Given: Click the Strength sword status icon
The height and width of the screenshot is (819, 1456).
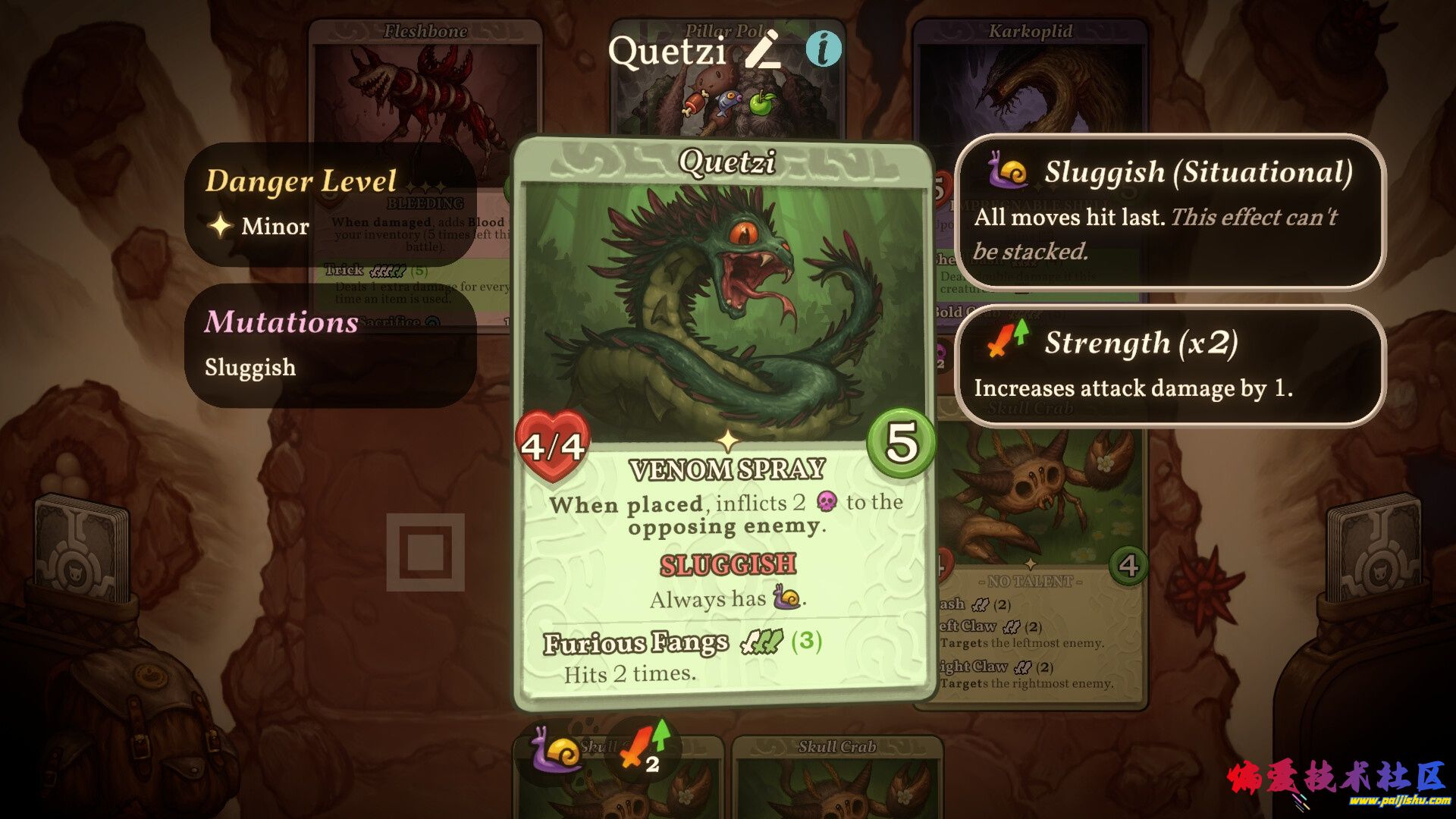Looking at the screenshot, I should point(641,748).
